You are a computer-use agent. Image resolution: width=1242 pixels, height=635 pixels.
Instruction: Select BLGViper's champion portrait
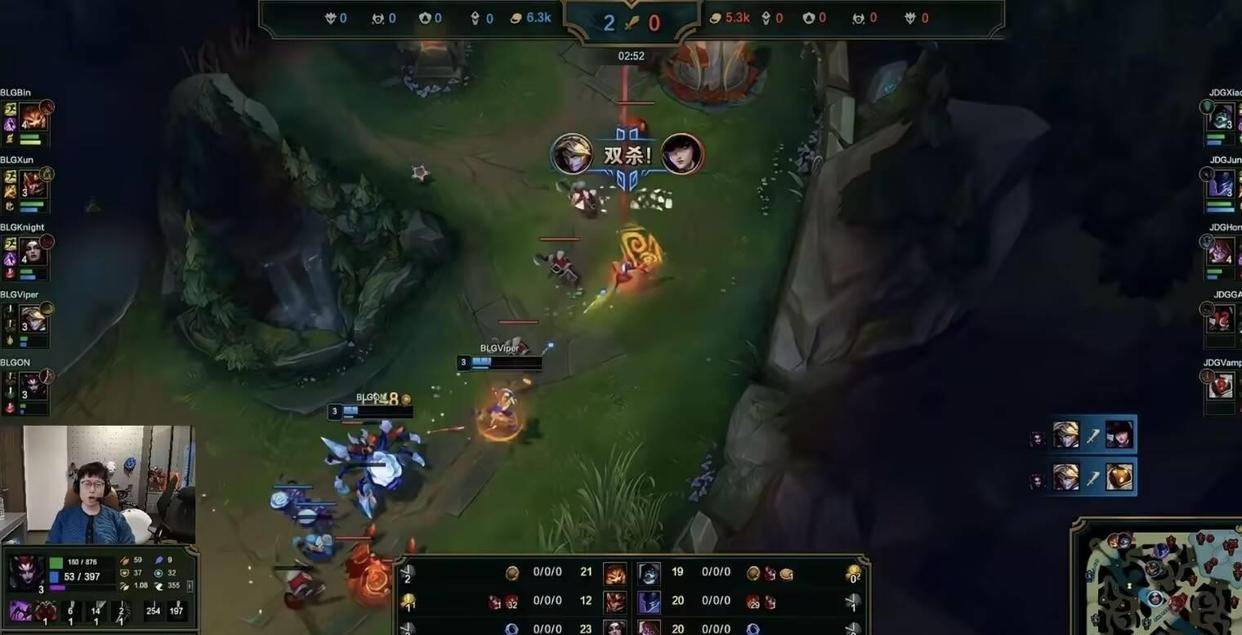coord(33,319)
